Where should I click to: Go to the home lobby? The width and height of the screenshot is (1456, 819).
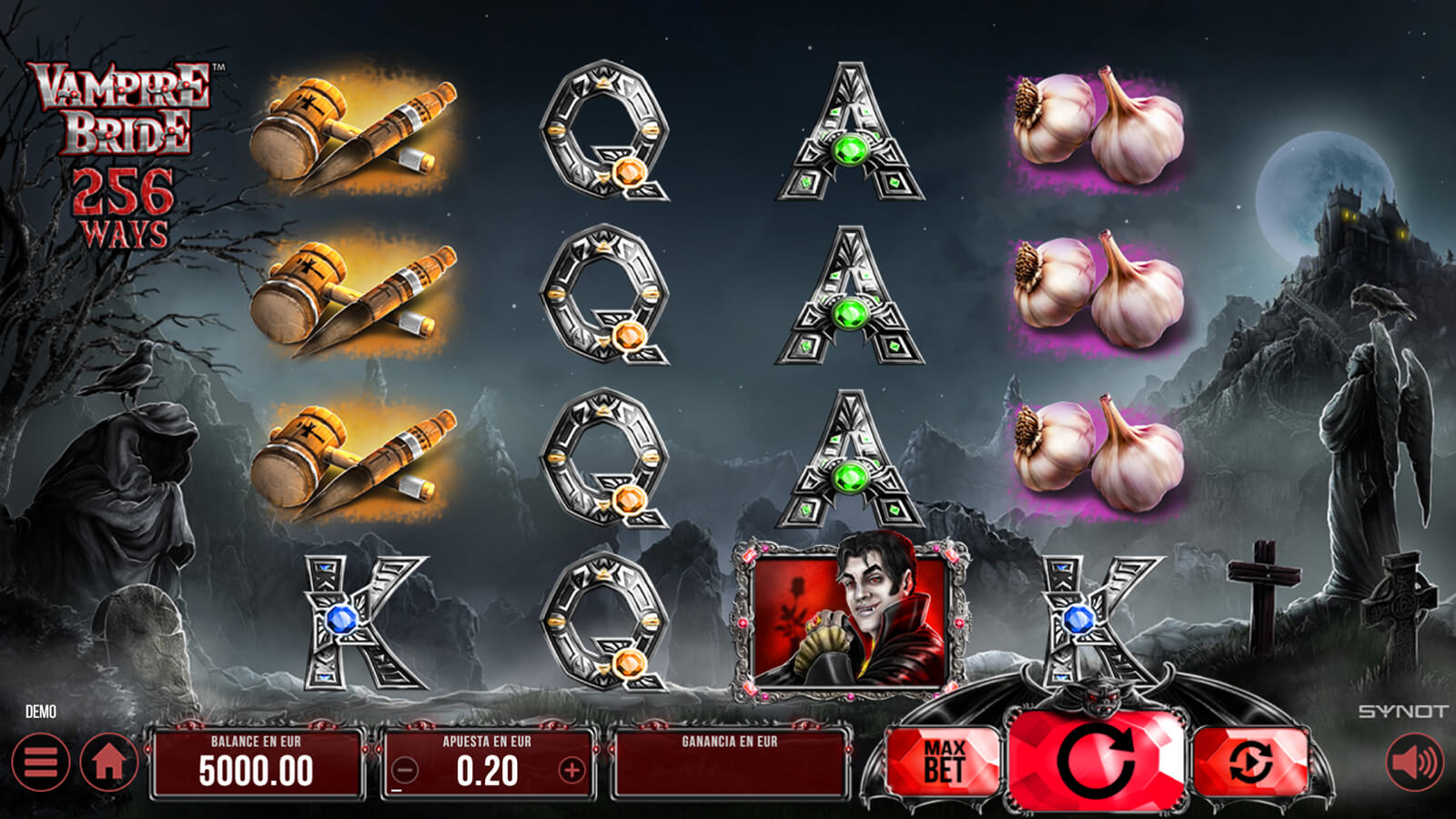(x=108, y=762)
